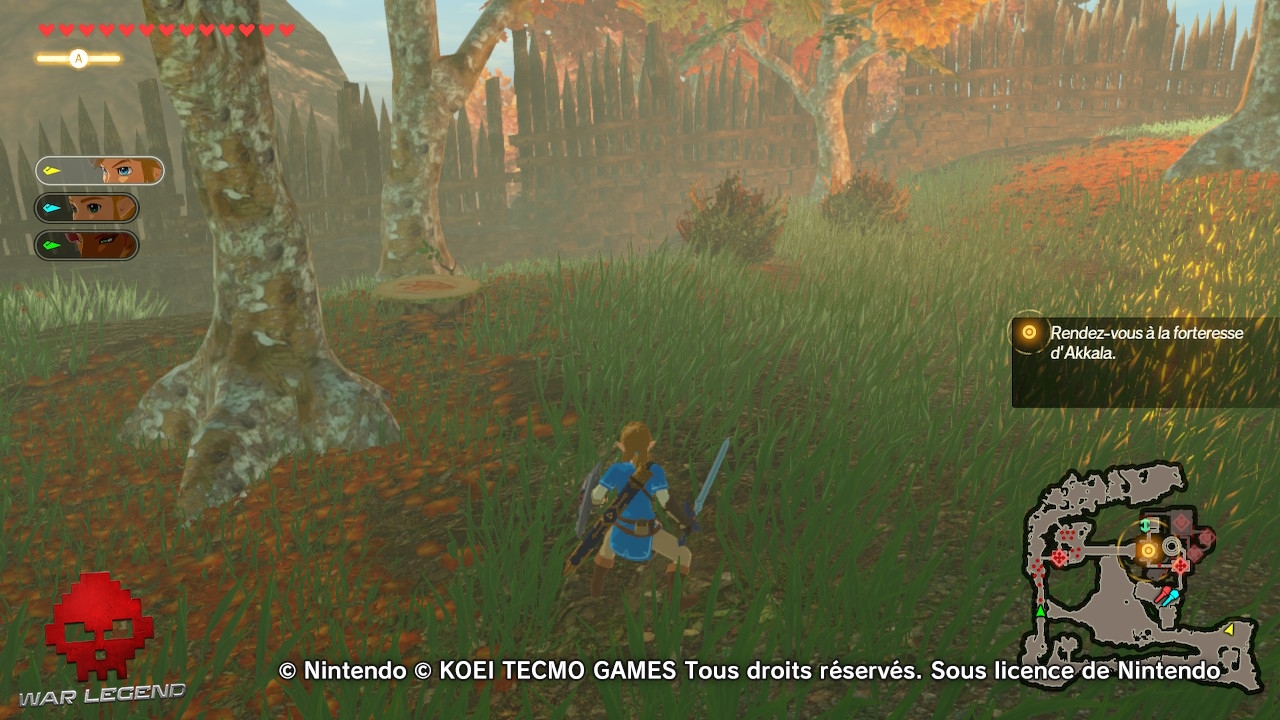Click the spiral capture point on the minimap
Image resolution: width=1280 pixels, height=720 pixels.
click(1170, 547)
